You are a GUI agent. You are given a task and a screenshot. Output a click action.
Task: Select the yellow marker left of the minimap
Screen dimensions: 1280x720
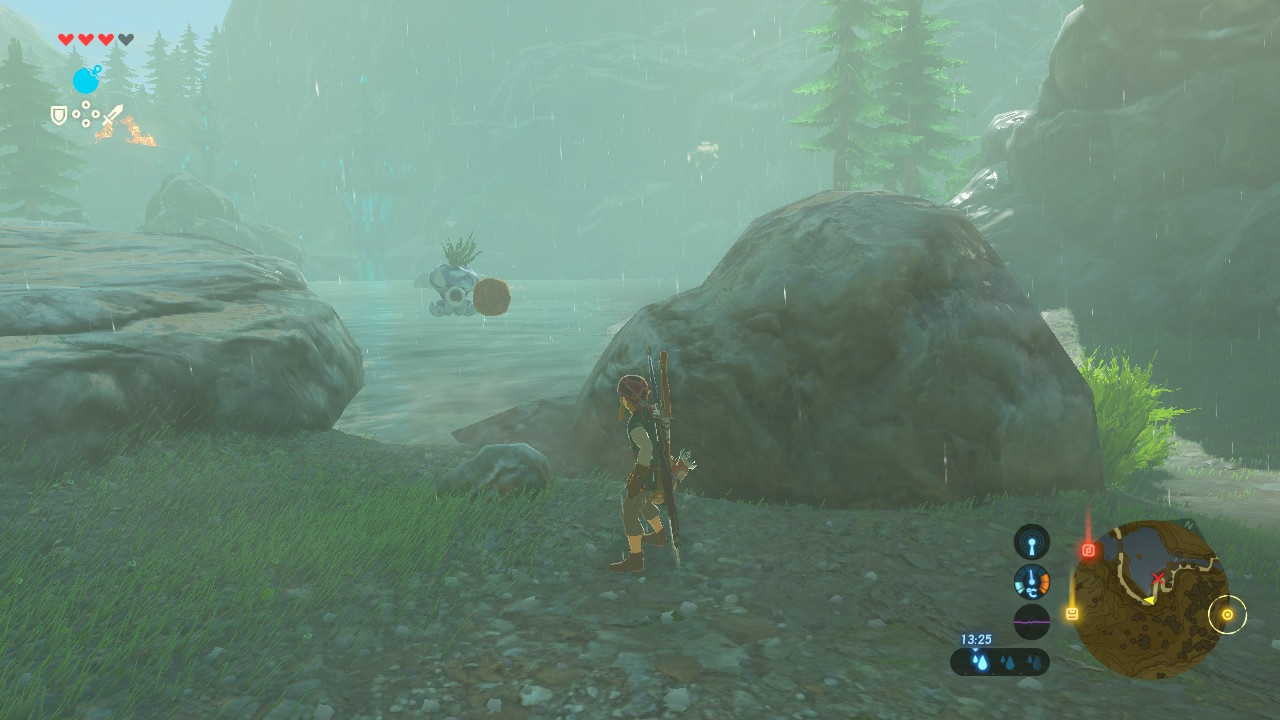pyautogui.click(x=1072, y=613)
